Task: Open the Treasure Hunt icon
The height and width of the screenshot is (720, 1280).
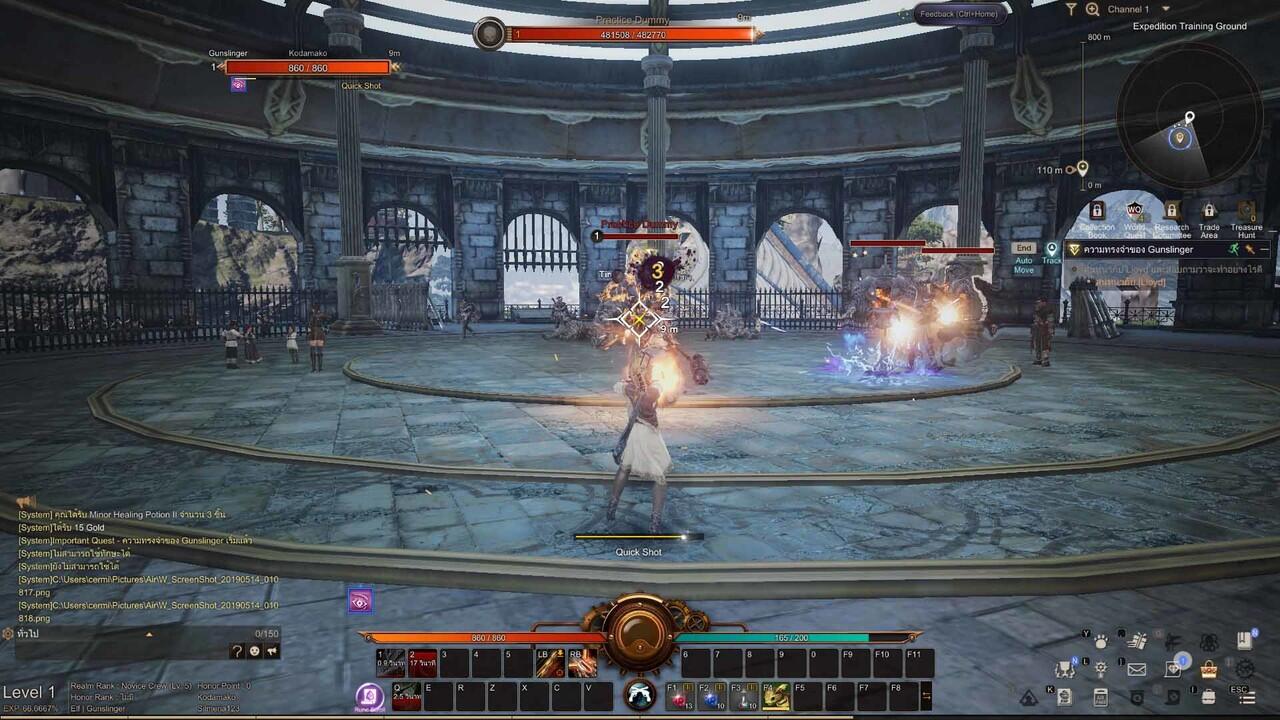Action: pos(1246,212)
